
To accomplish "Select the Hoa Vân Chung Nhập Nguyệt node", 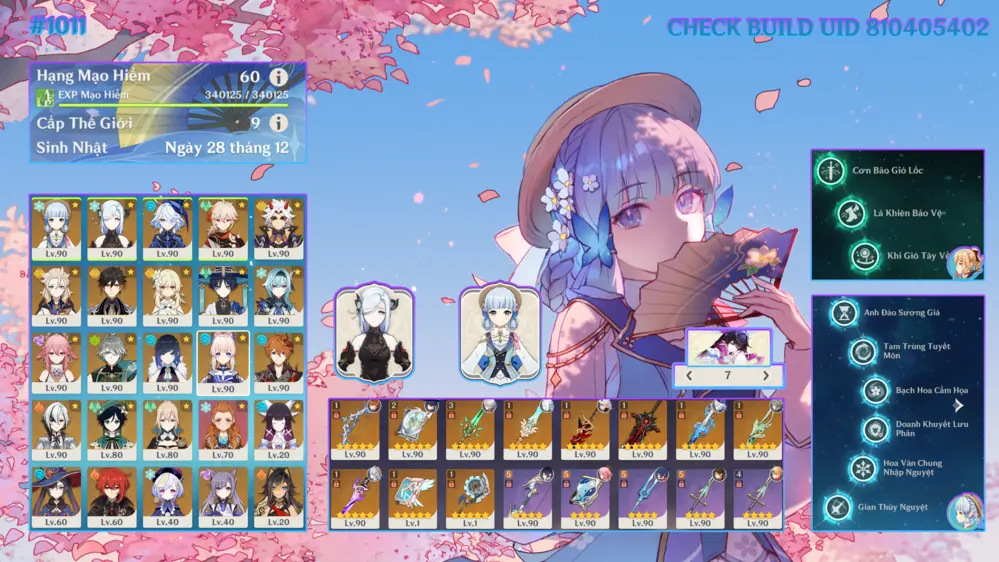I will pos(863,468).
